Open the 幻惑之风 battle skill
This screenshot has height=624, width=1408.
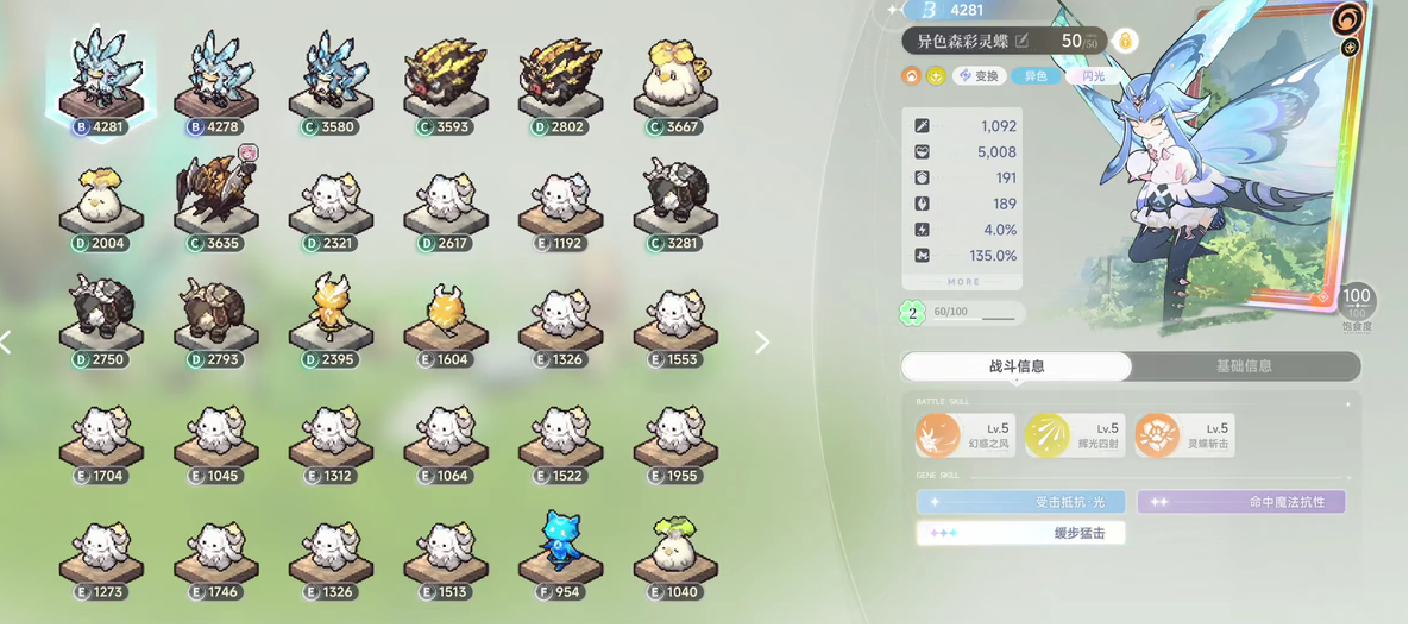pyautogui.click(x=939, y=435)
